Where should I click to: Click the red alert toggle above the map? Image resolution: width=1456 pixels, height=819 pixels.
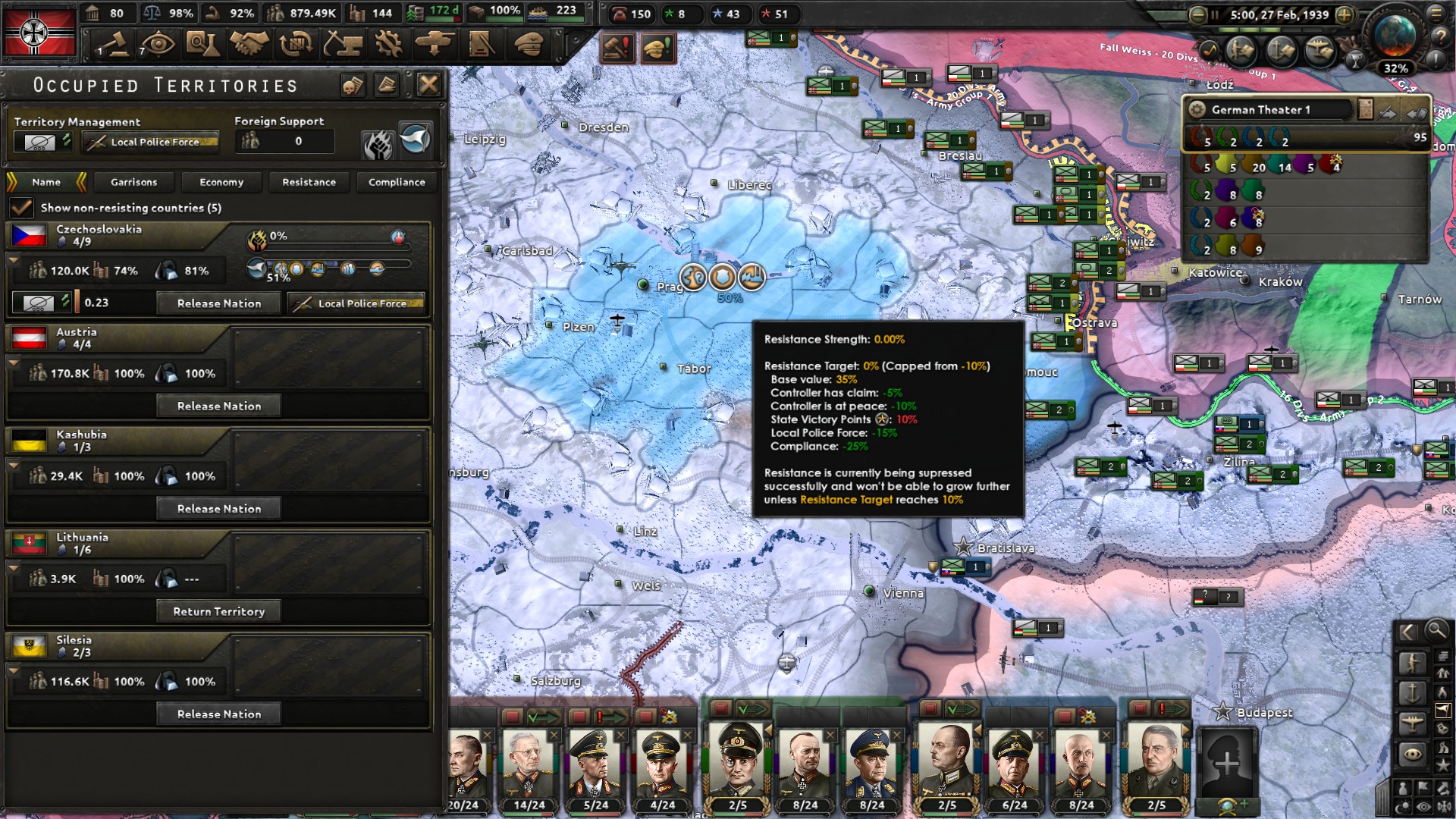click(x=618, y=48)
